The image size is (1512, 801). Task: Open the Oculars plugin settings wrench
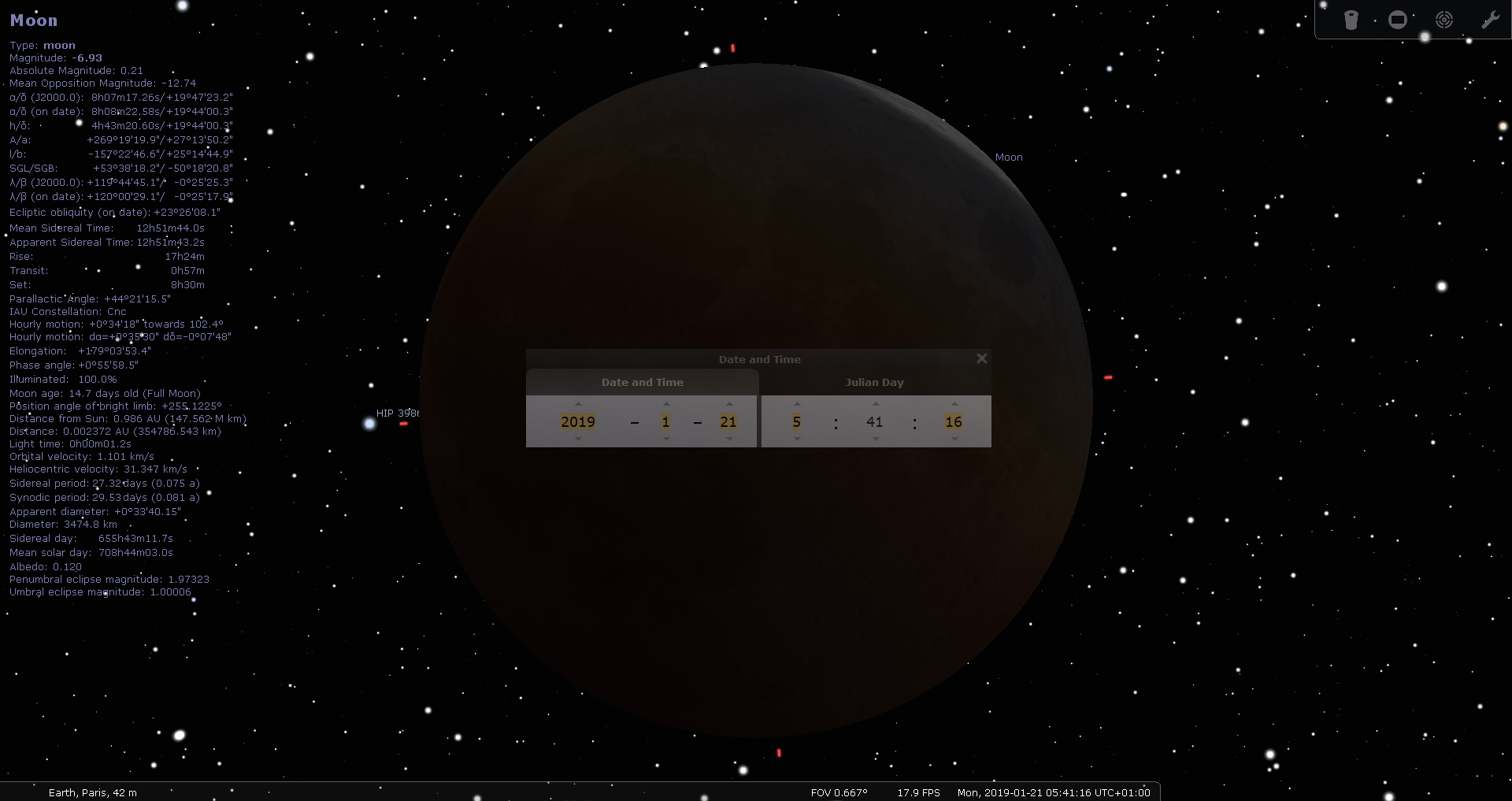click(x=1492, y=19)
